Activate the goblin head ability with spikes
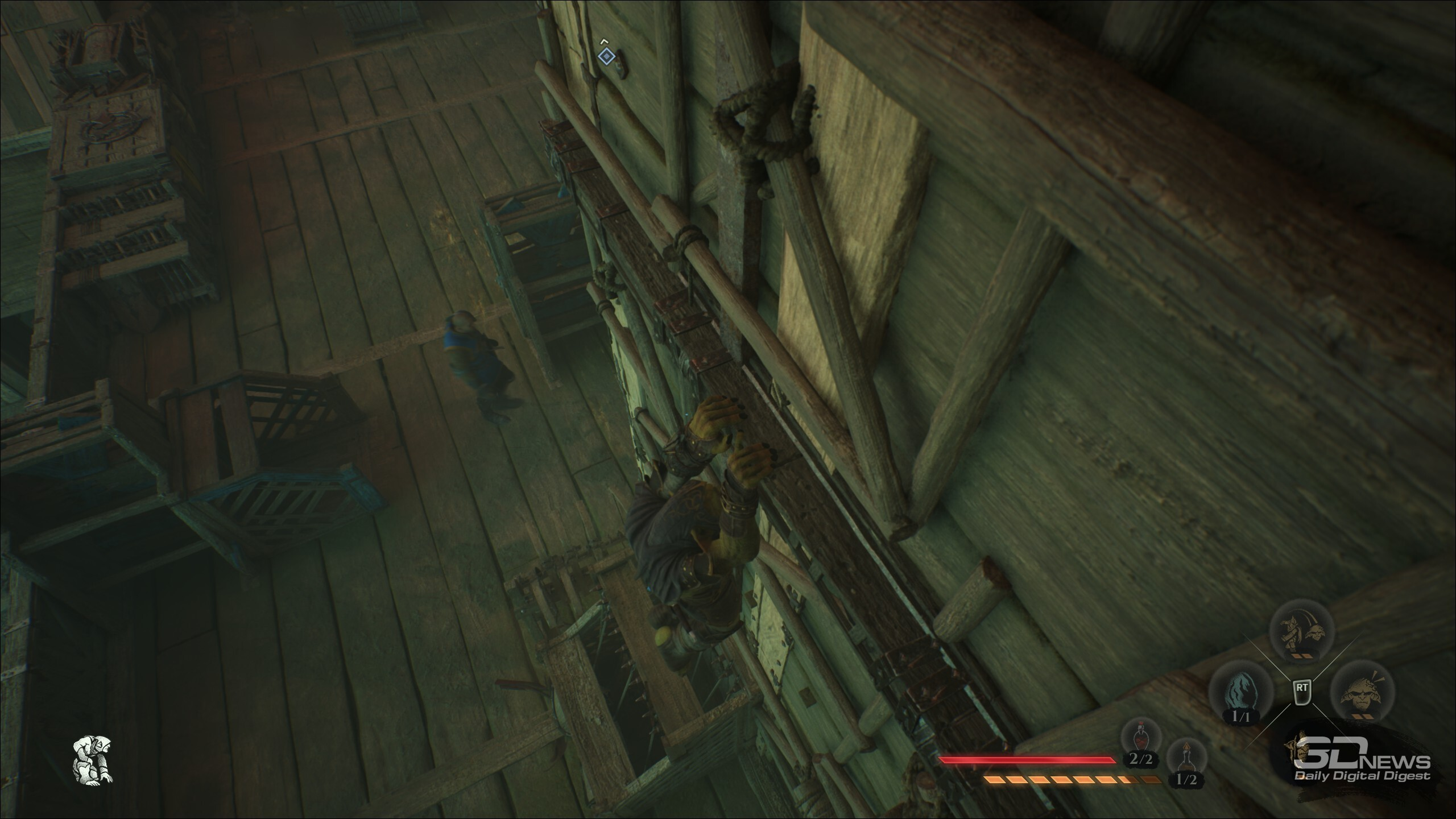1456x819 pixels. click(1363, 696)
